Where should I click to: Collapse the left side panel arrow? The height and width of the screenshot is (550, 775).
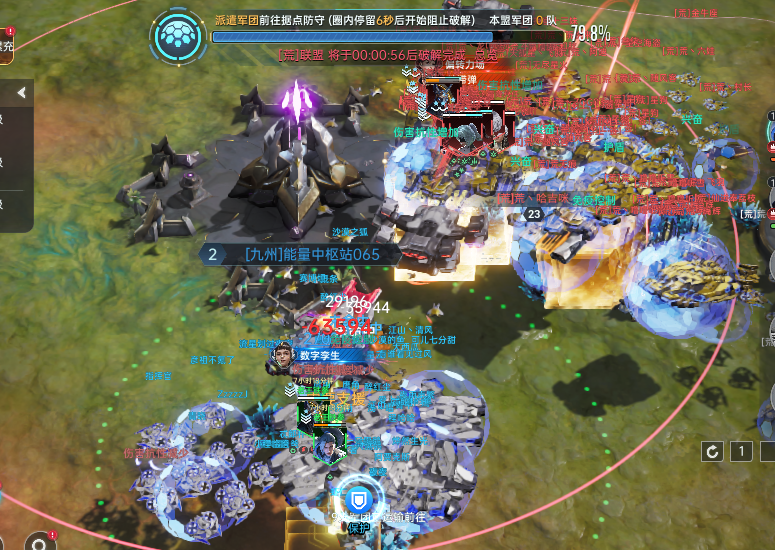[19, 93]
